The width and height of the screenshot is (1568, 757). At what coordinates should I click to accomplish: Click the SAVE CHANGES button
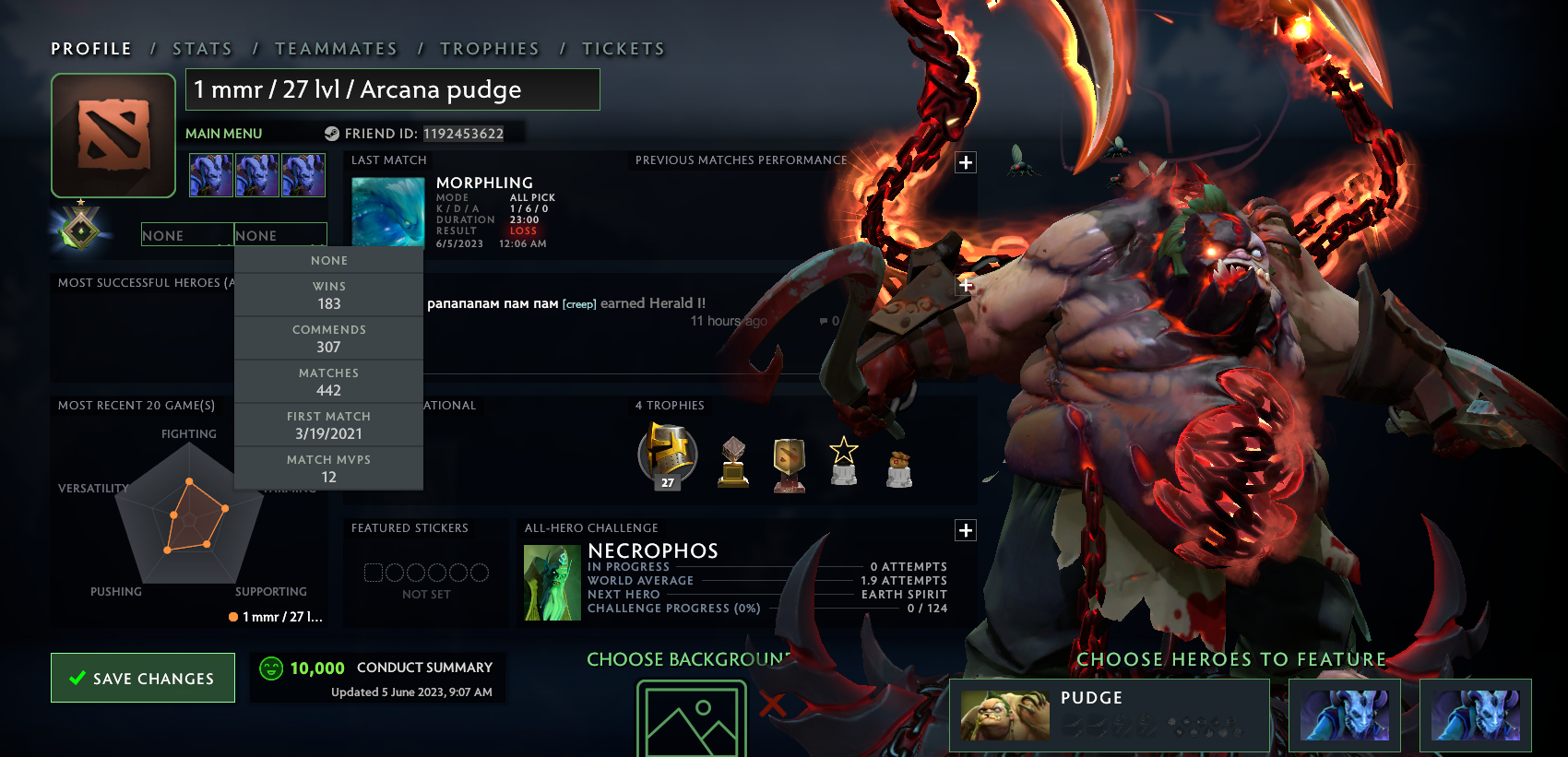(x=142, y=678)
